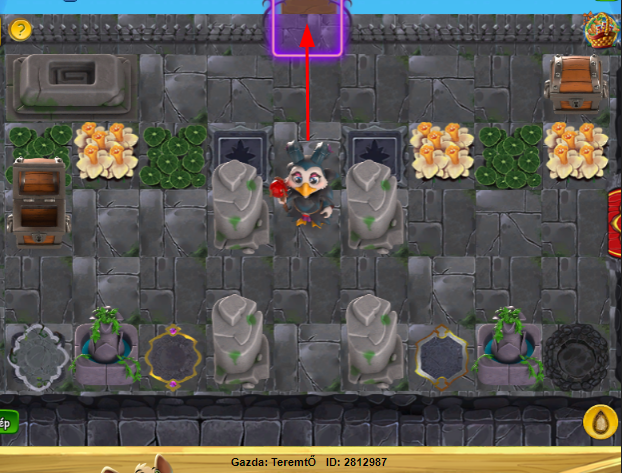Click the golden egg button
622x473 pixels.
click(600, 423)
